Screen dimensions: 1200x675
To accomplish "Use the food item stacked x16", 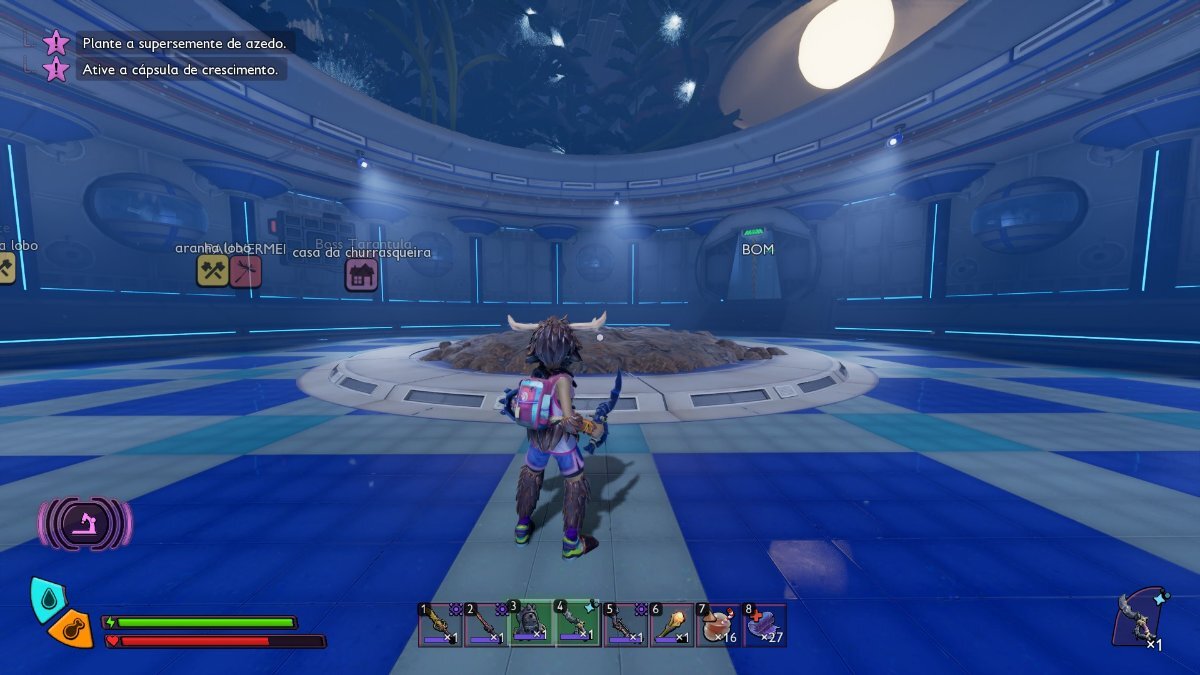I will click(718, 625).
